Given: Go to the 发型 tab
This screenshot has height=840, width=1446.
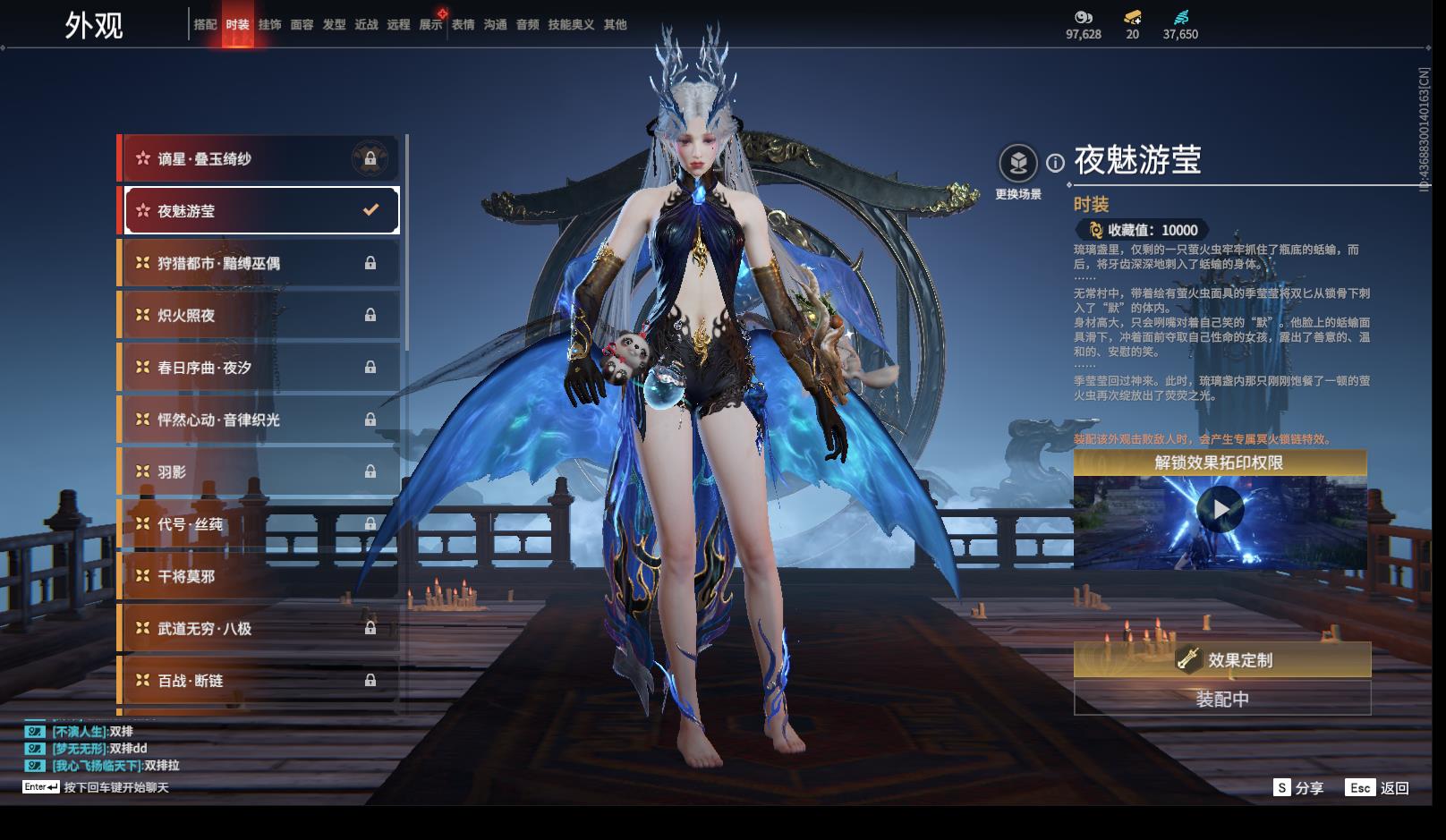Looking at the screenshot, I should [334, 25].
